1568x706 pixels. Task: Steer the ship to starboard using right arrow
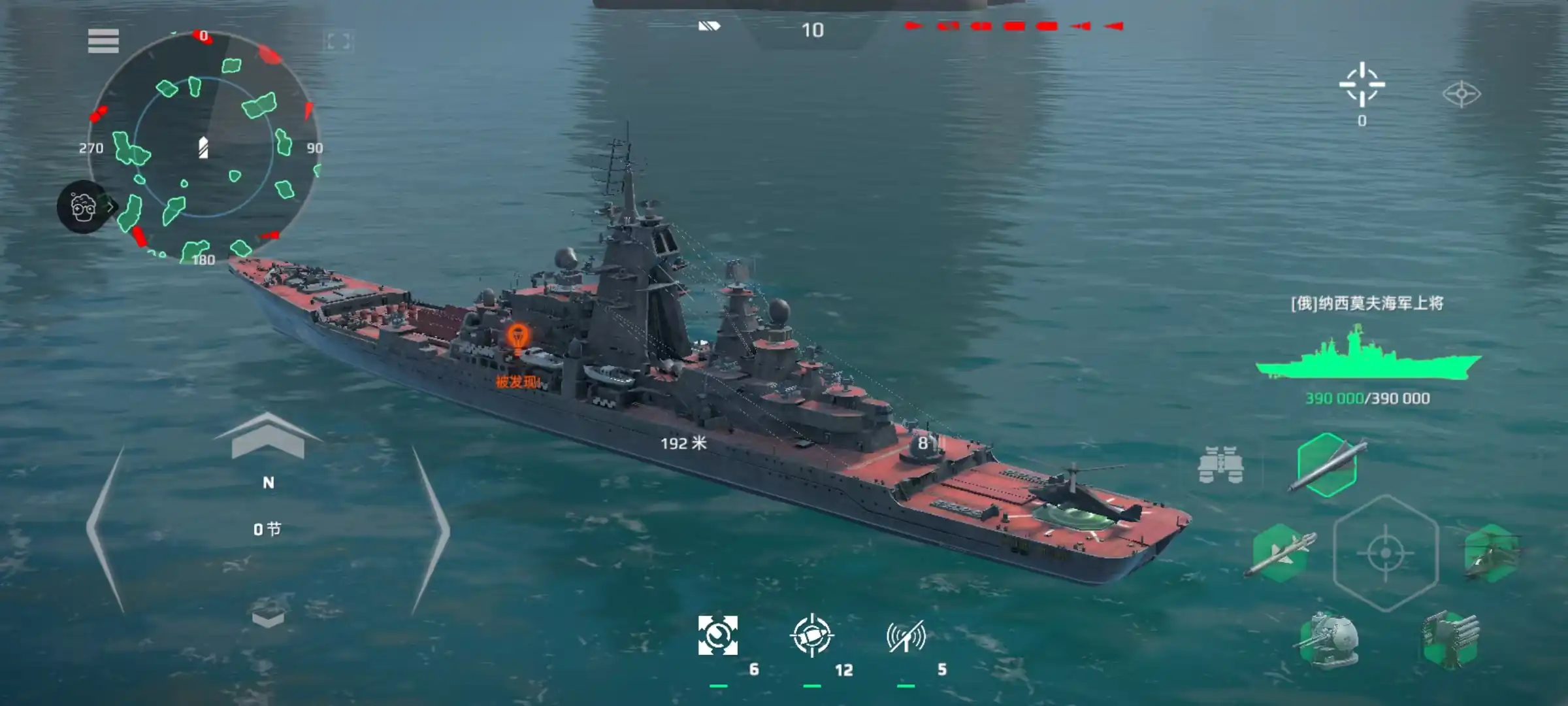[x=430, y=529]
